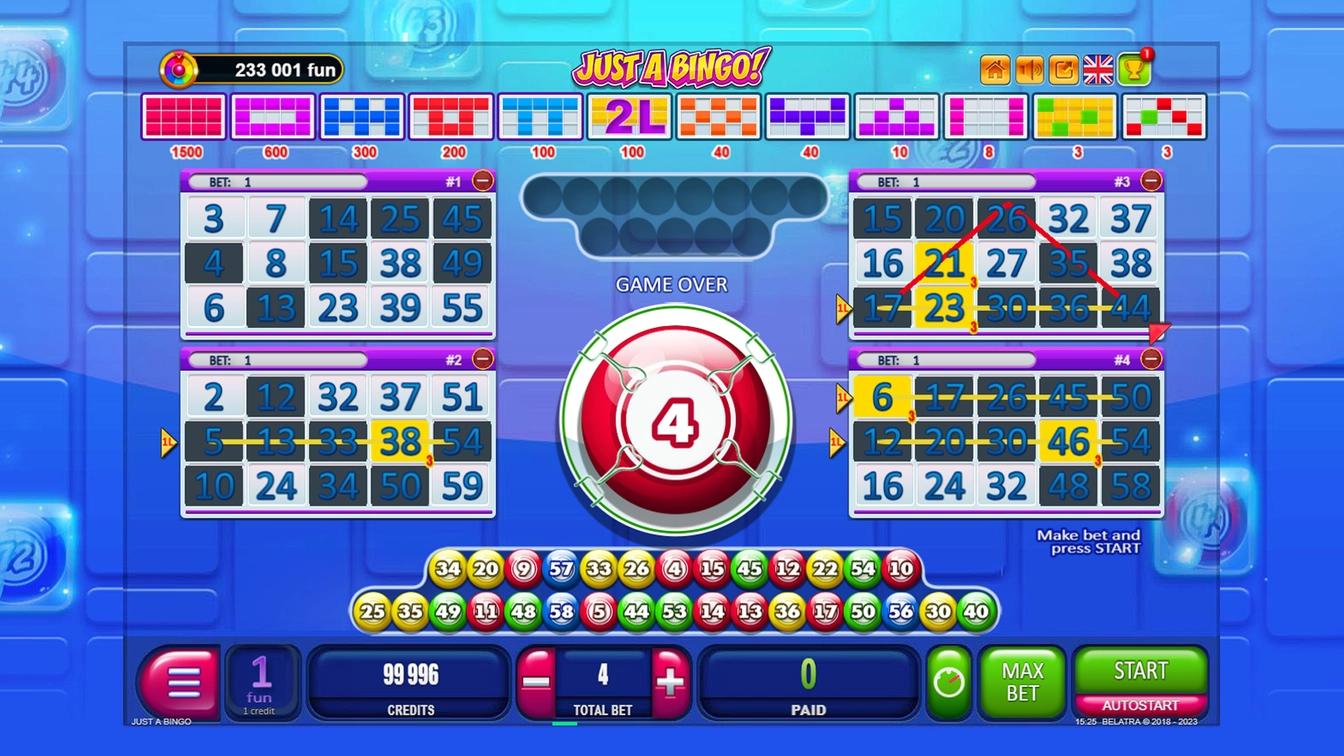The height and width of the screenshot is (756, 1344).
Task: Click the speed timer icon
Action: coord(948,683)
